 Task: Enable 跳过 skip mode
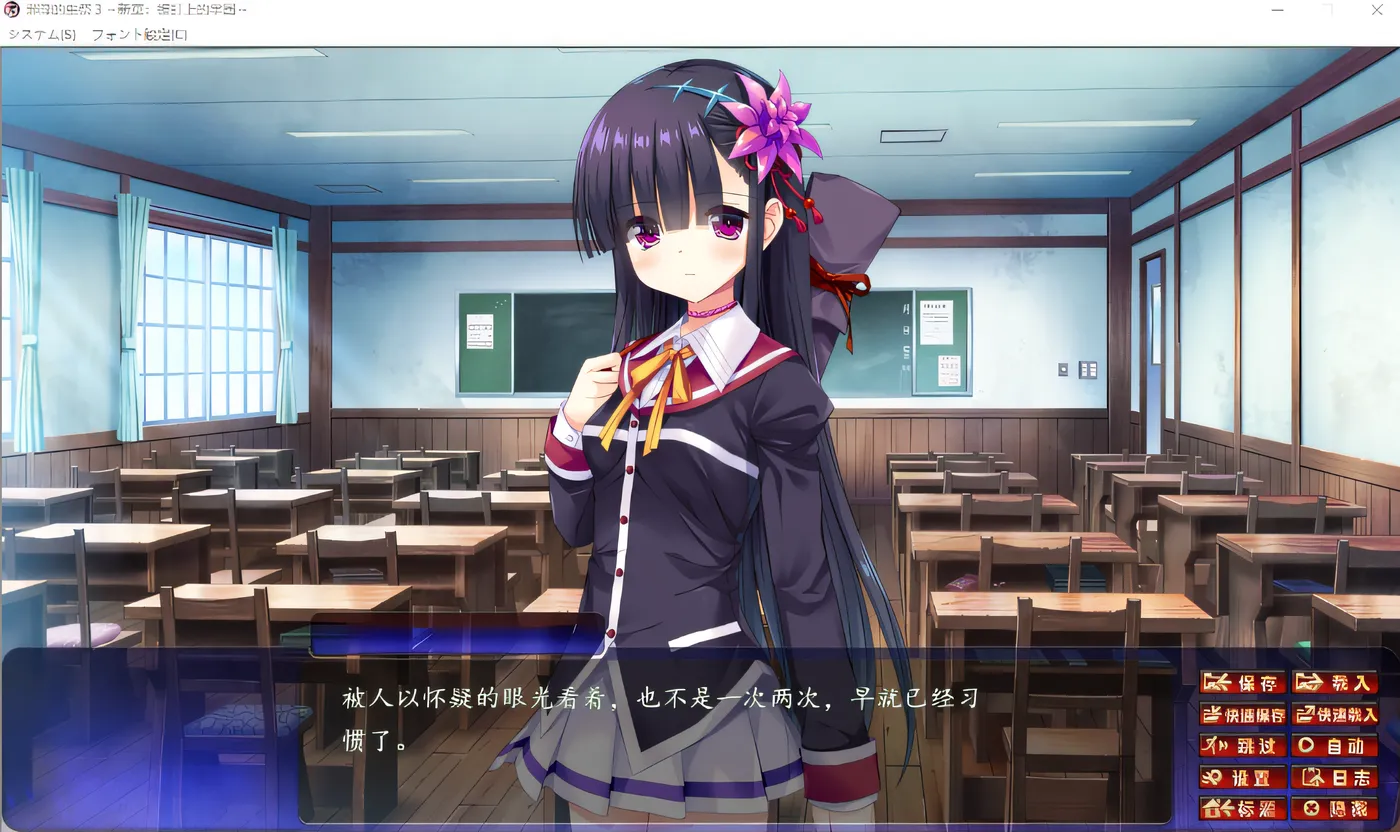pyautogui.click(x=1242, y=745)
